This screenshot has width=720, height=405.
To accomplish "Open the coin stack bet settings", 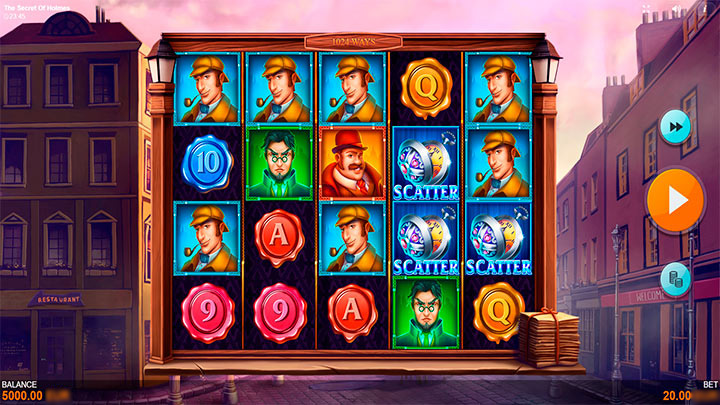I will pyautogui.click(x=676, y=277).
